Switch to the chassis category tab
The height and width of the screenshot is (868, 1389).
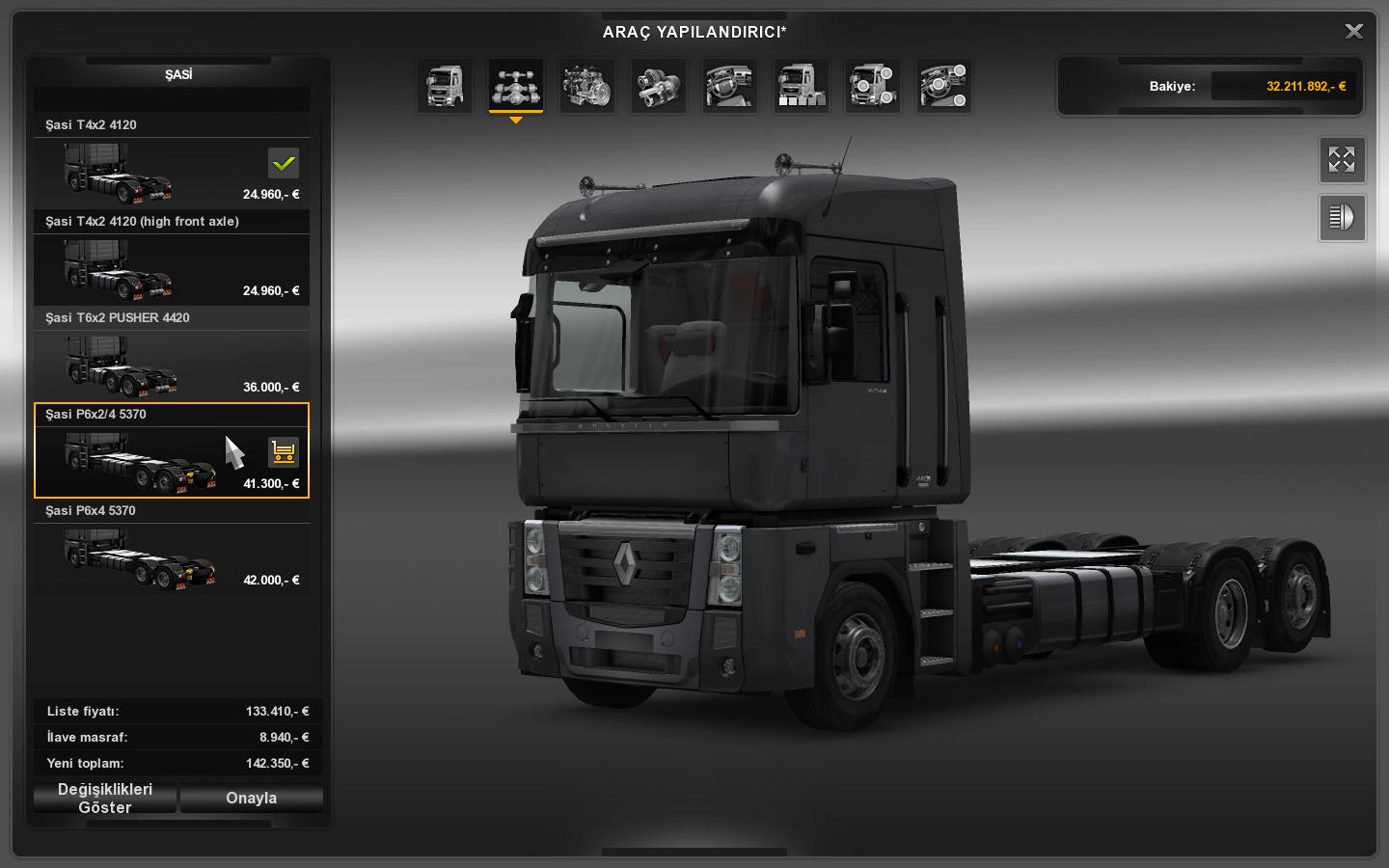click(516, 86)
